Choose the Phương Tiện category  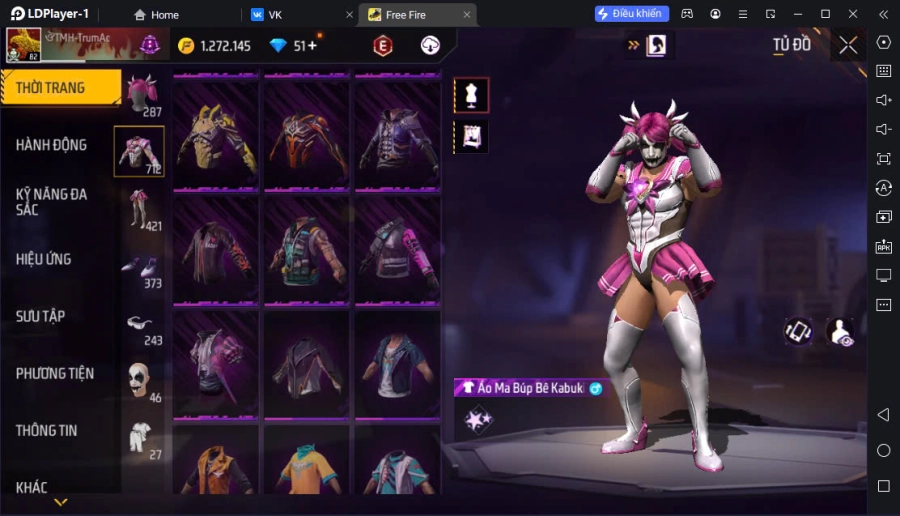[x=55, y=373]
